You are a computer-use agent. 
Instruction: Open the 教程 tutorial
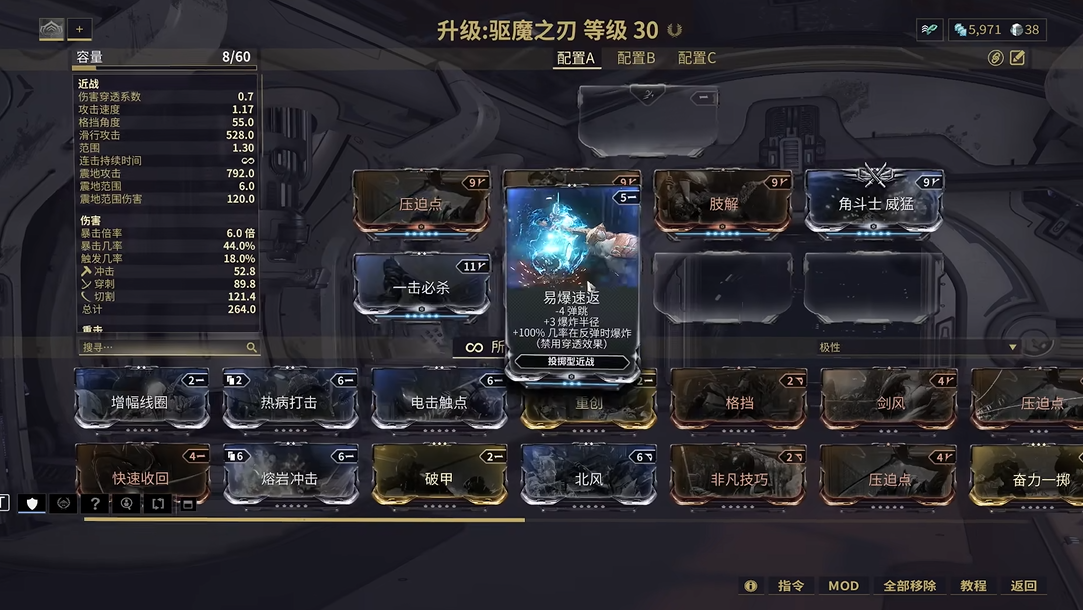(973, 586)
